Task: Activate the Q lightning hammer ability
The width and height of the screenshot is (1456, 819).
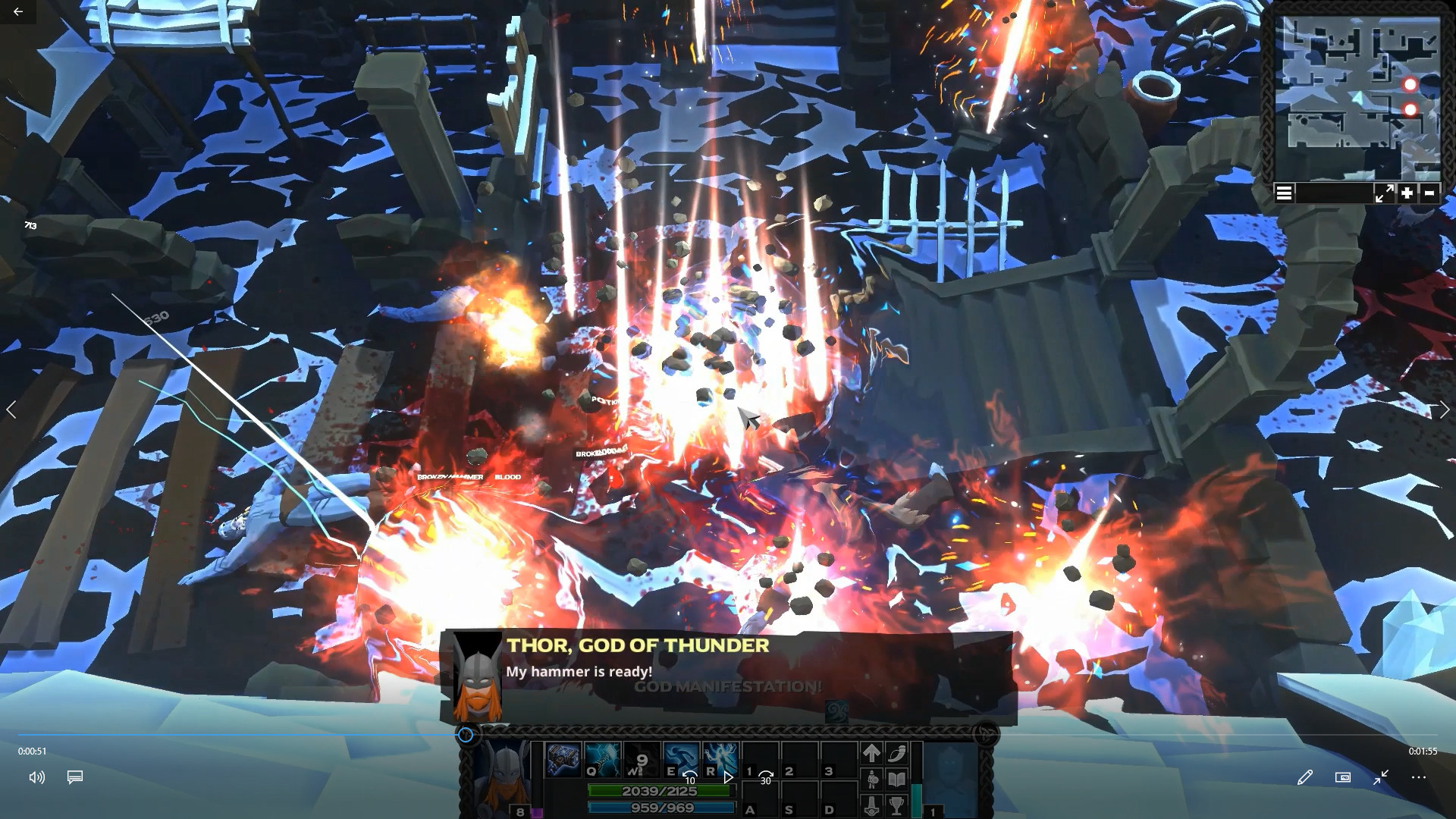Action: pos(603,759)
